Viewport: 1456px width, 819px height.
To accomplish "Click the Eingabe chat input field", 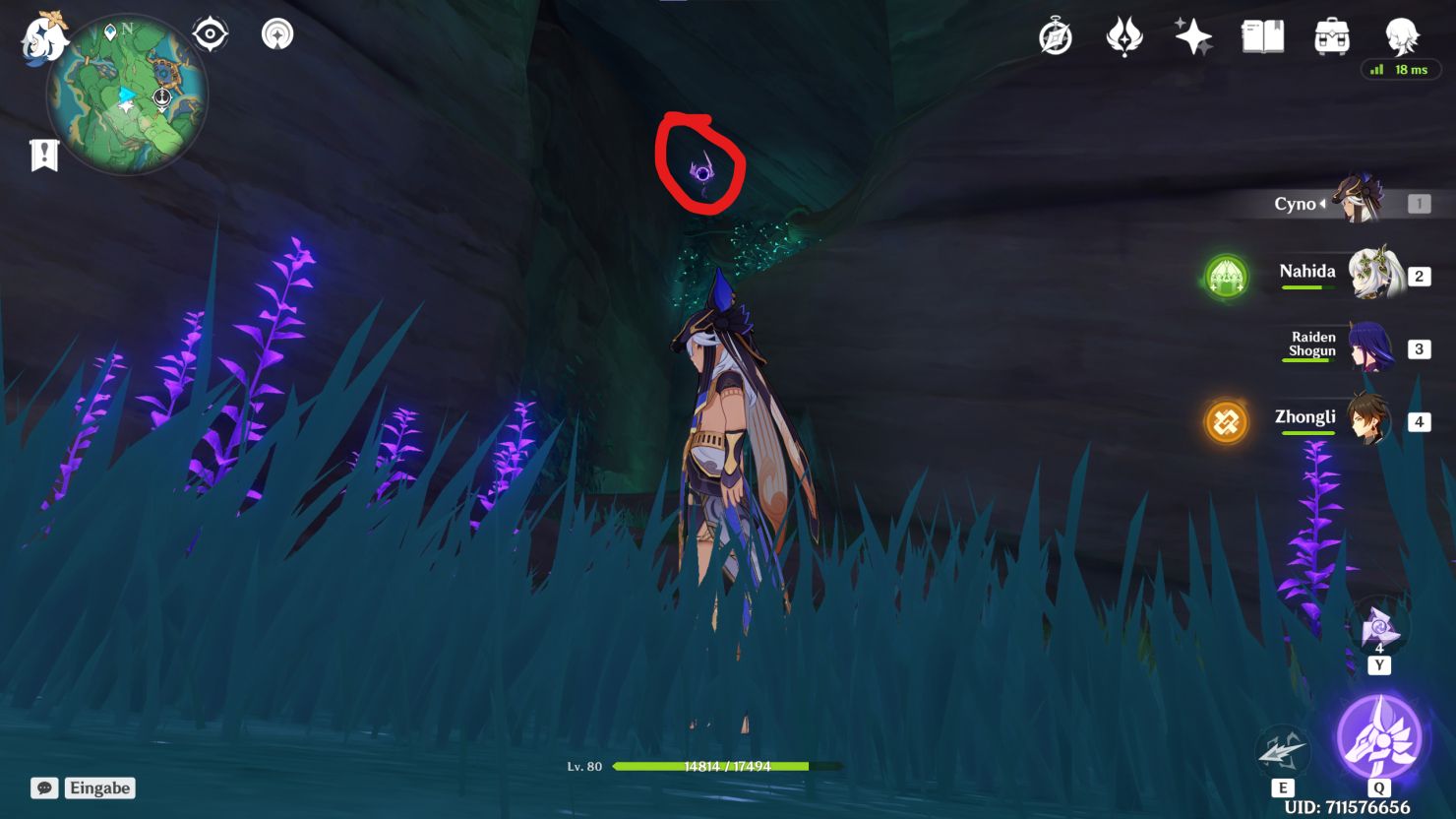I will tap(101, 787).
